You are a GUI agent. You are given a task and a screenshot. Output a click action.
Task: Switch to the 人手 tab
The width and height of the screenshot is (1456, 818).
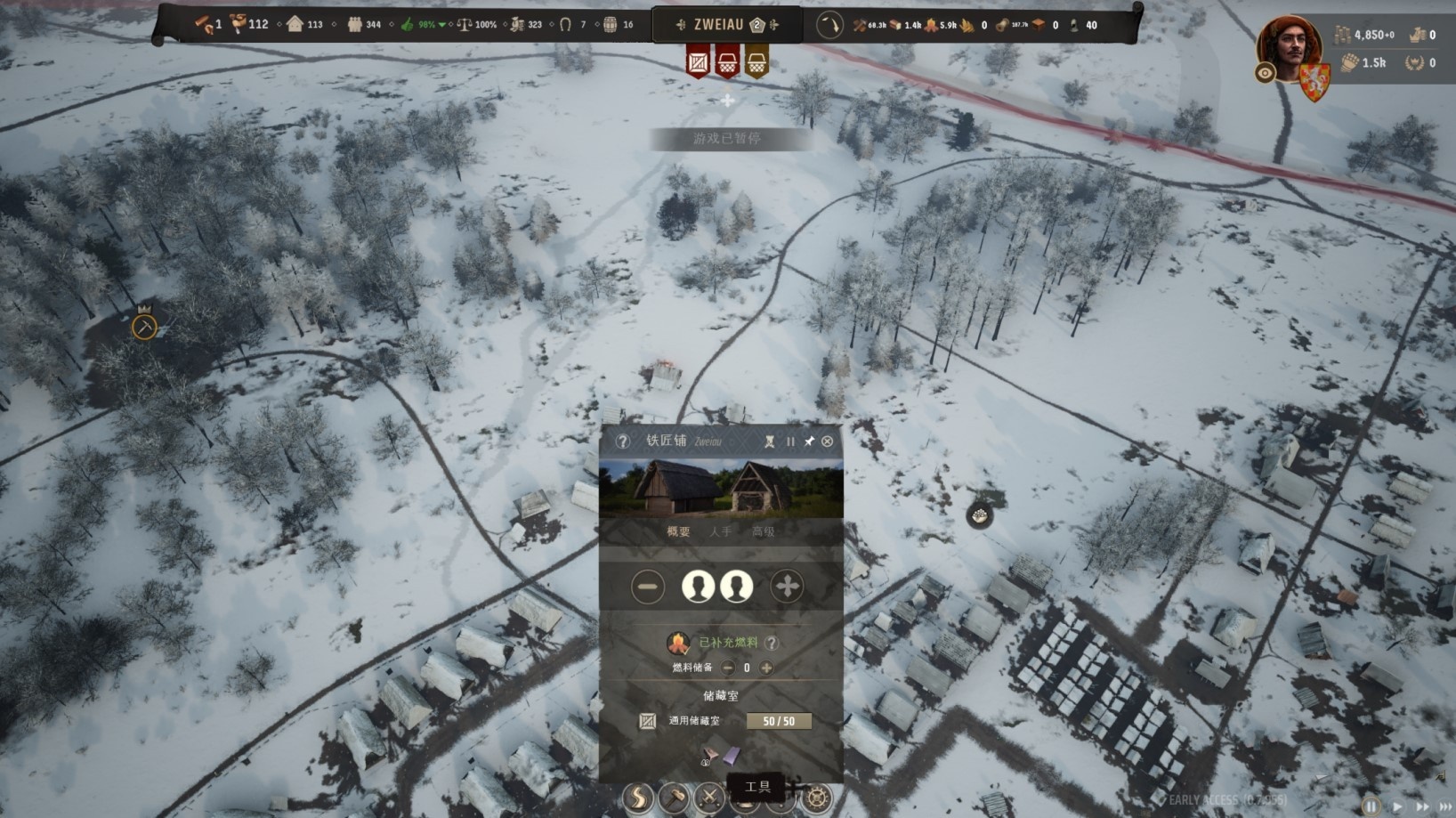tap(720, 531)
